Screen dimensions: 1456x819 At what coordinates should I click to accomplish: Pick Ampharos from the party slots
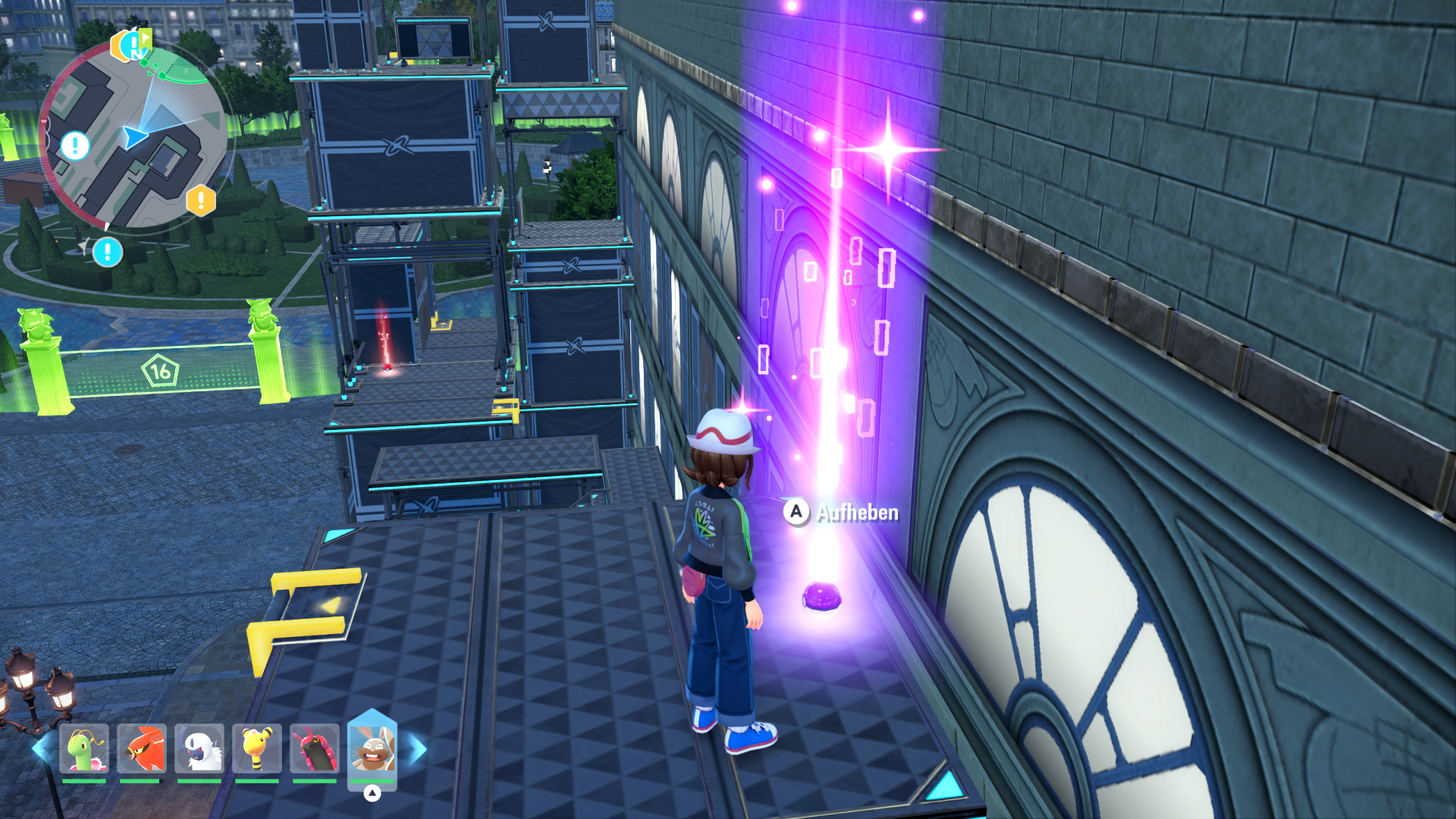(x=257, y=748)
